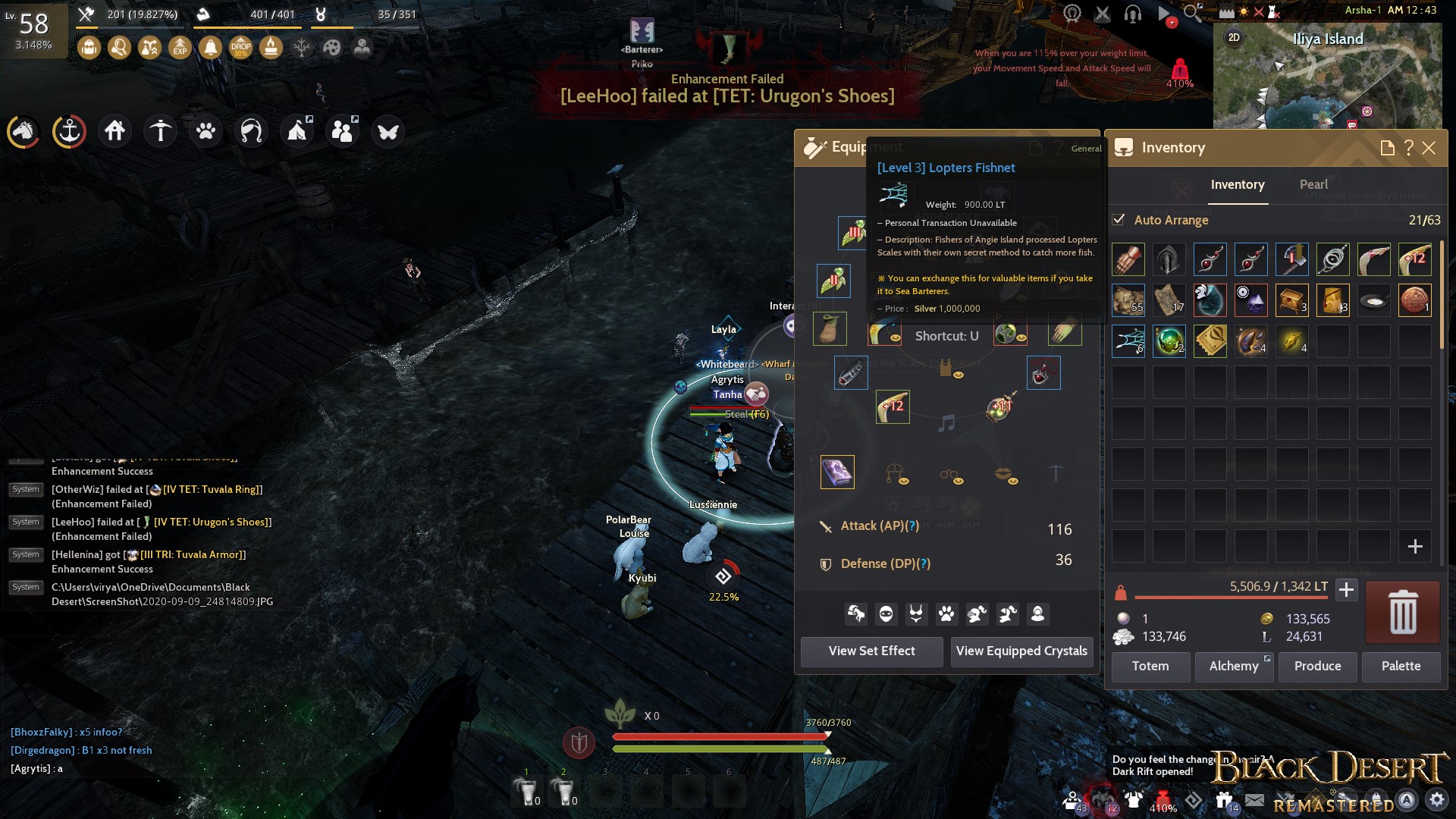The width and height of the screenshot is (1456, 819).
Task: Select the Inventory tab
Action: pos(1238,184)
